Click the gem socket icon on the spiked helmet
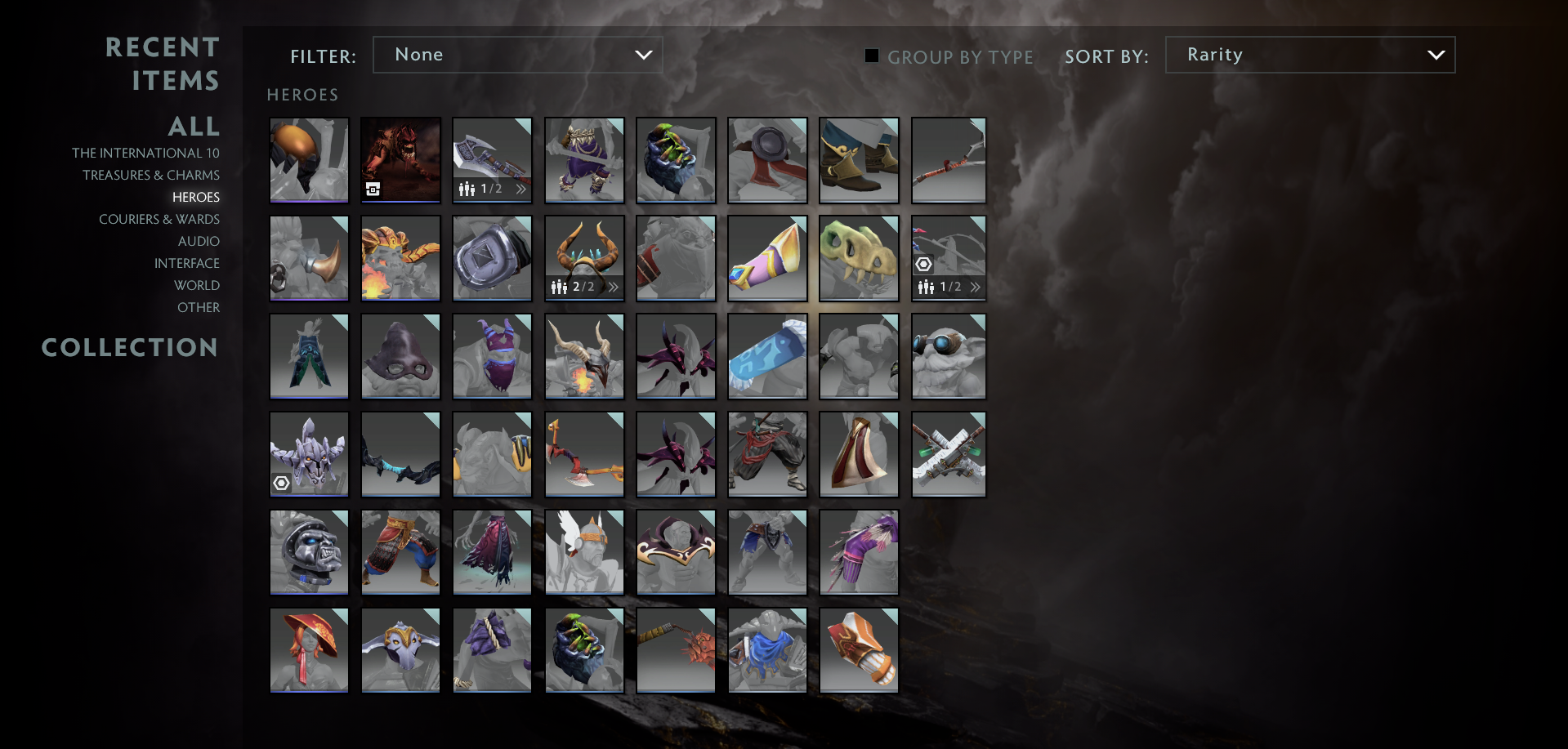The height and width of the screenshot is (749, 1568). coord(283,484)
